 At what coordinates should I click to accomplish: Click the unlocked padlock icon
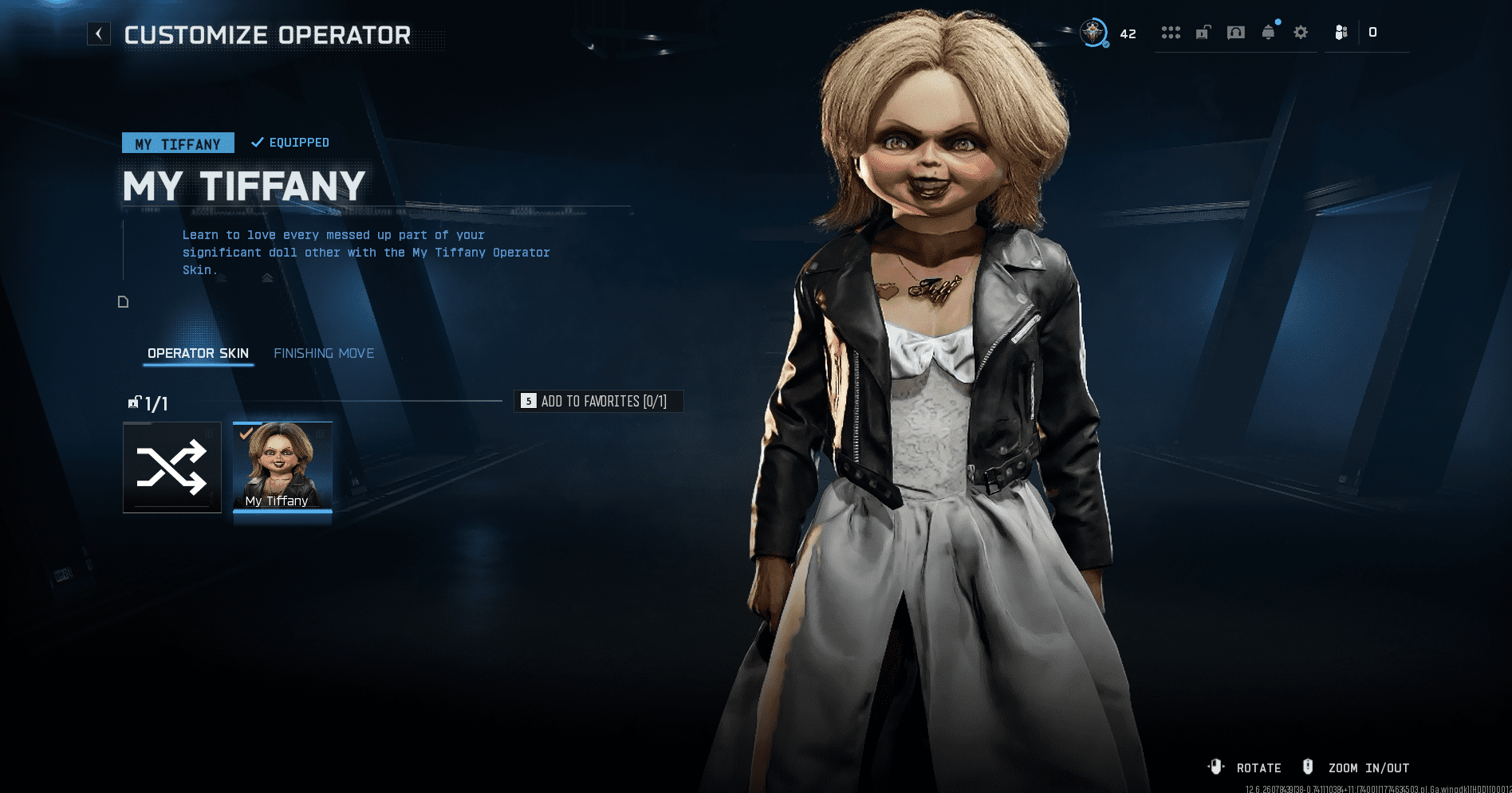coord(1203,33)
